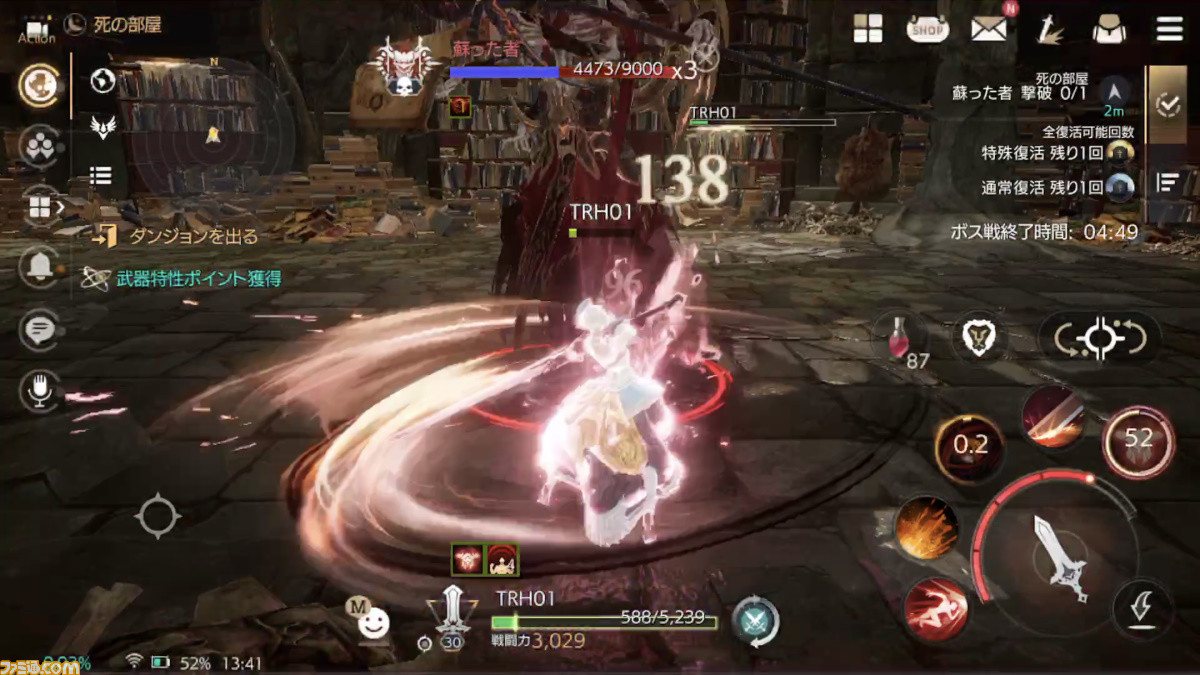The image size is (1200, 675).
Task: Open the speech bubble chat
Action: point(40,329)
